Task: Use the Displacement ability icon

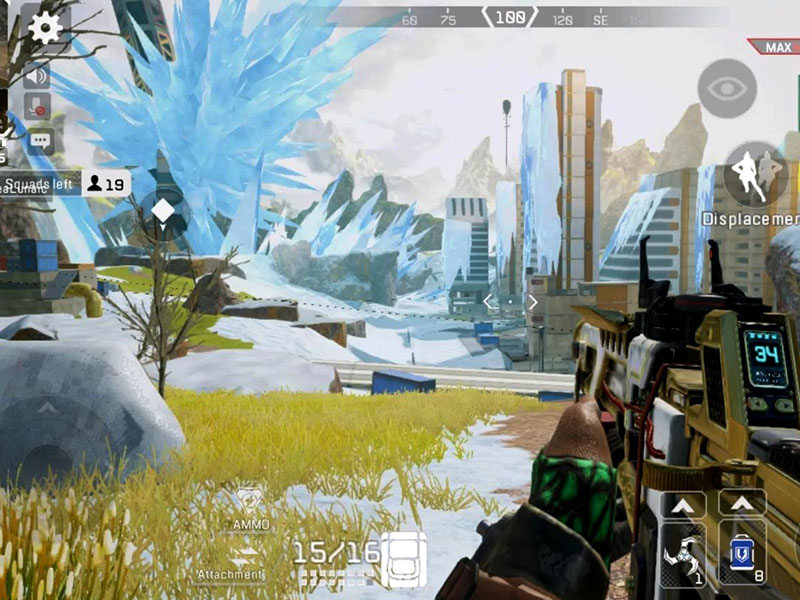Action: pos(755,173)
